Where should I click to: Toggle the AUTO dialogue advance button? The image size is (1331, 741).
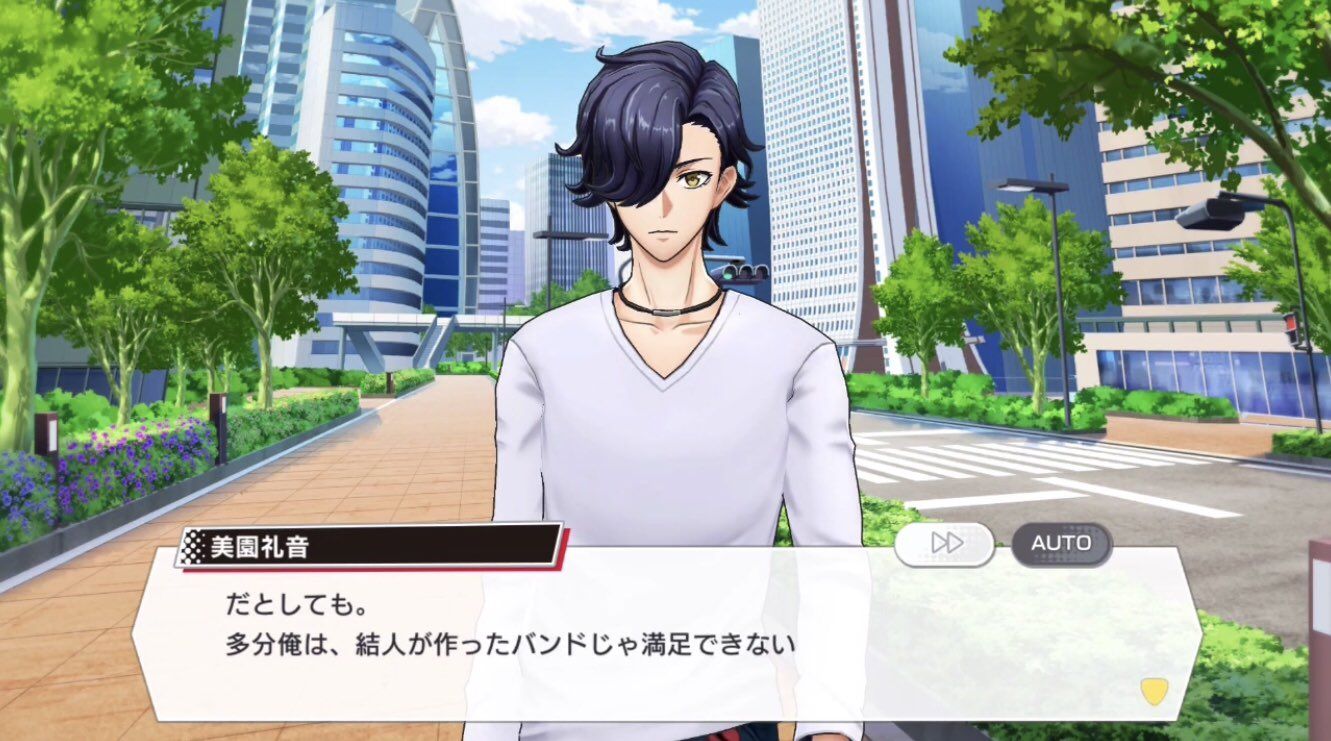[x=1061, y=544]
